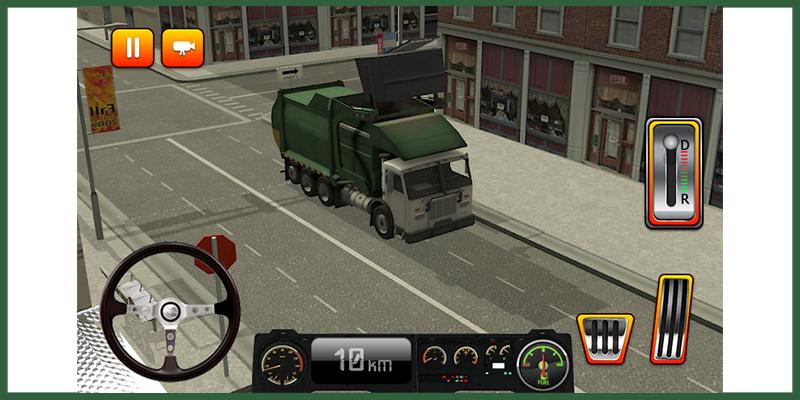Toggle the D/R gear shifter
Image resolution: width=800 pixels, height=400 pixels.
(x=673, y=173)
